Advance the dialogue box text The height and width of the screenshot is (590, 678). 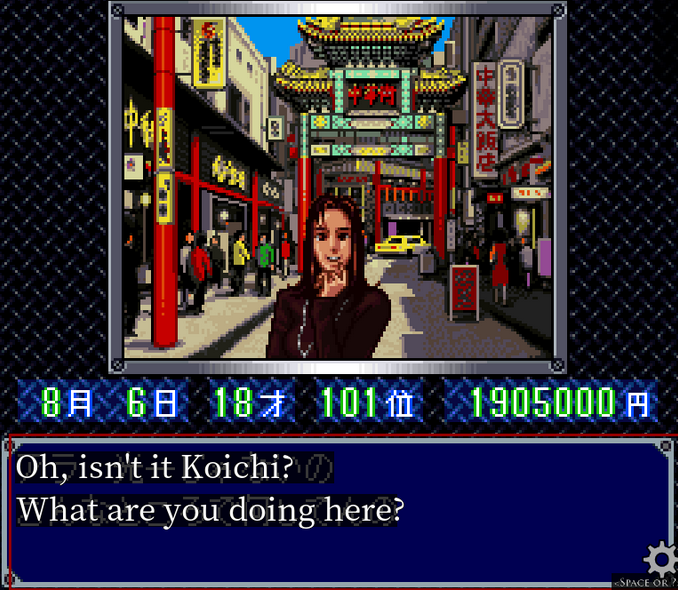click(330, 510)
